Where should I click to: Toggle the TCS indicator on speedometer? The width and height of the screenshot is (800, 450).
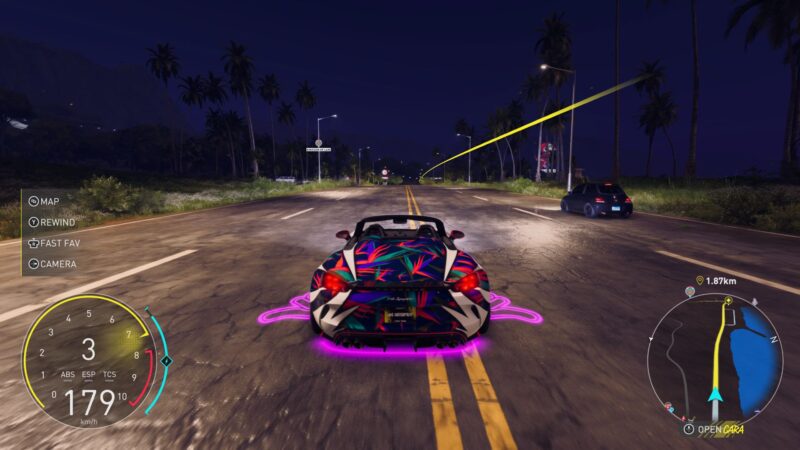[x=110, y=375]
